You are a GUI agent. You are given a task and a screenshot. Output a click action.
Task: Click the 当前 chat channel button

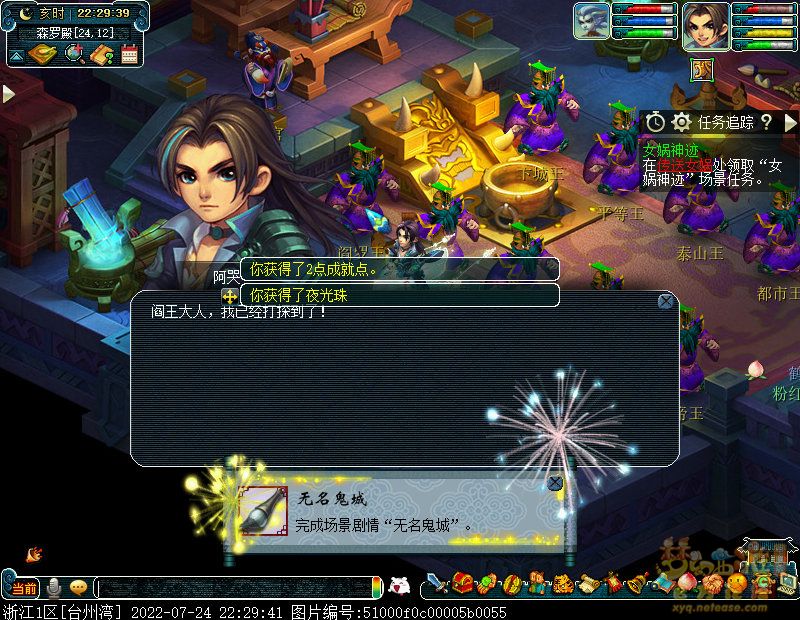24,588
